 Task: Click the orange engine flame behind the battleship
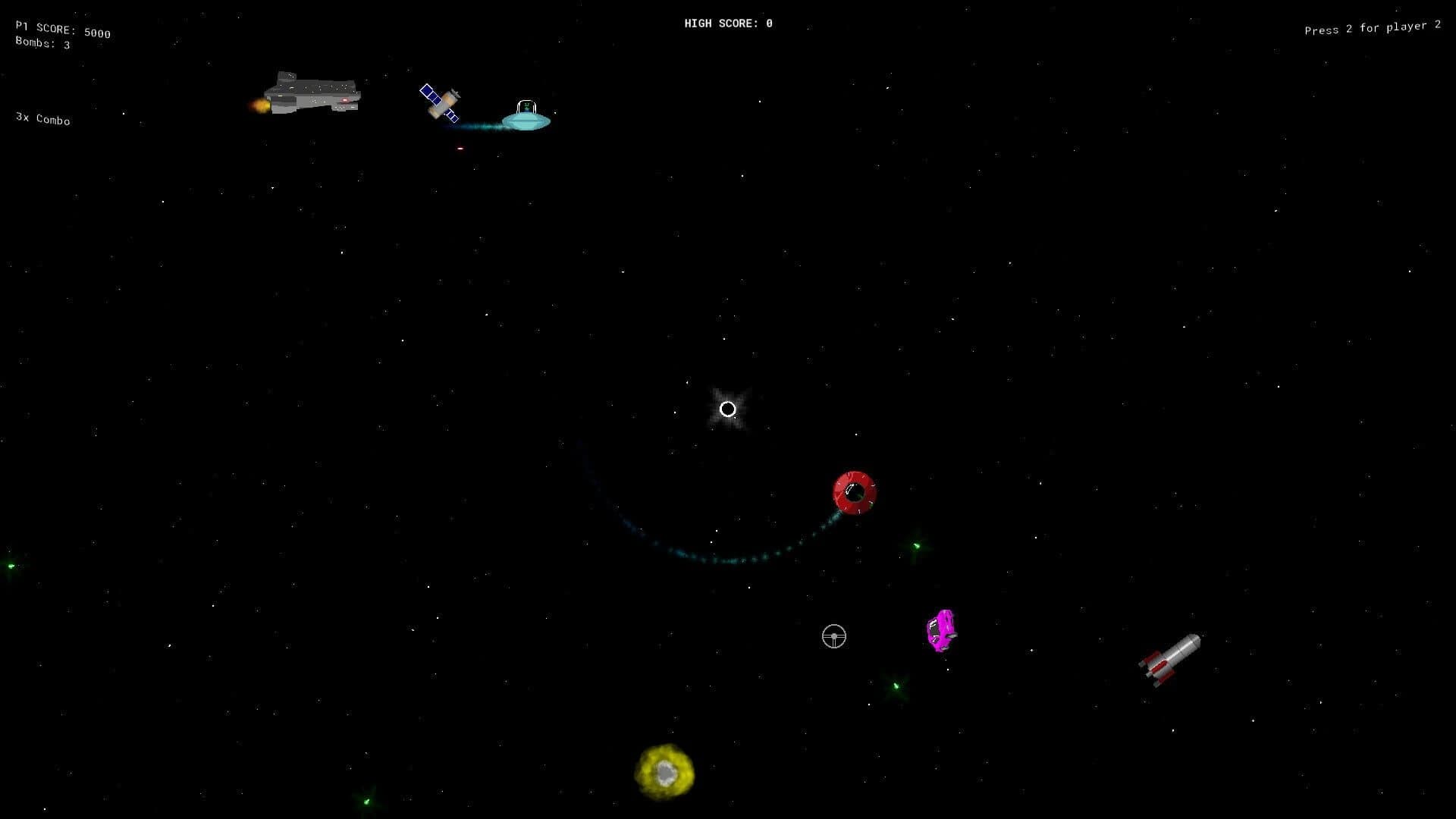tap(259, 103)
